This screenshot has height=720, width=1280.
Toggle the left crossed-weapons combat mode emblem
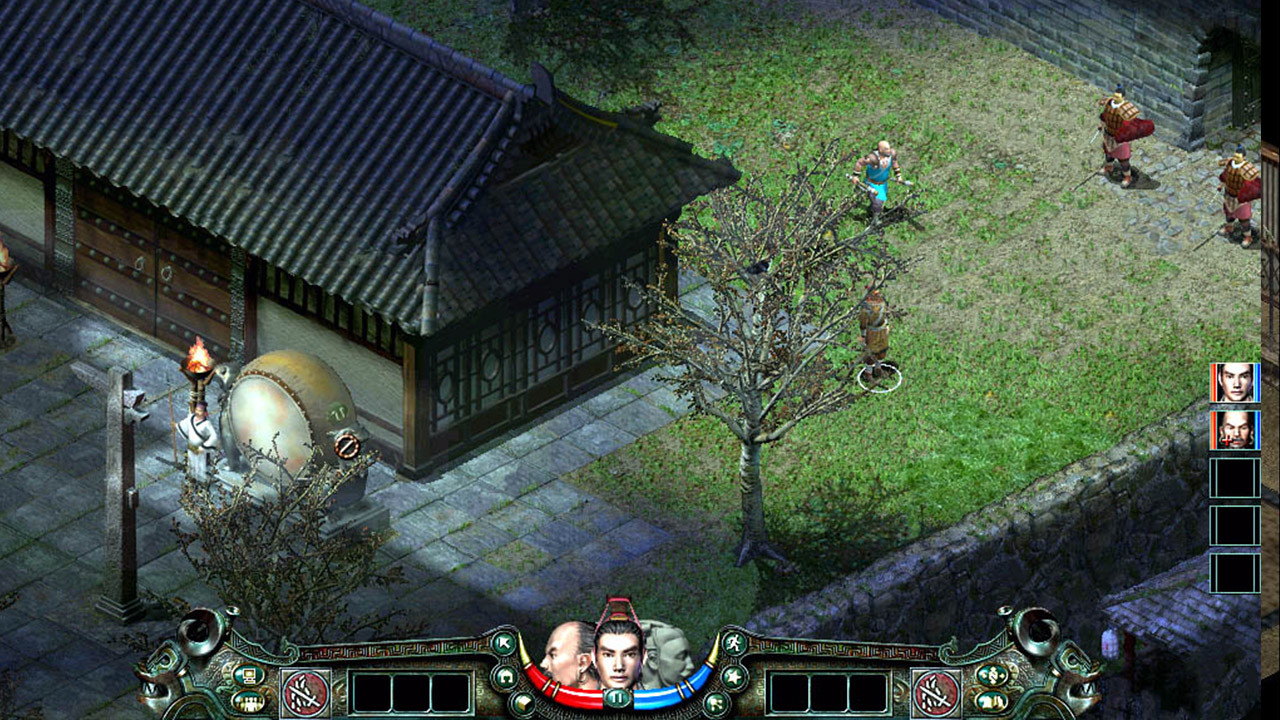tap(303, 691)
